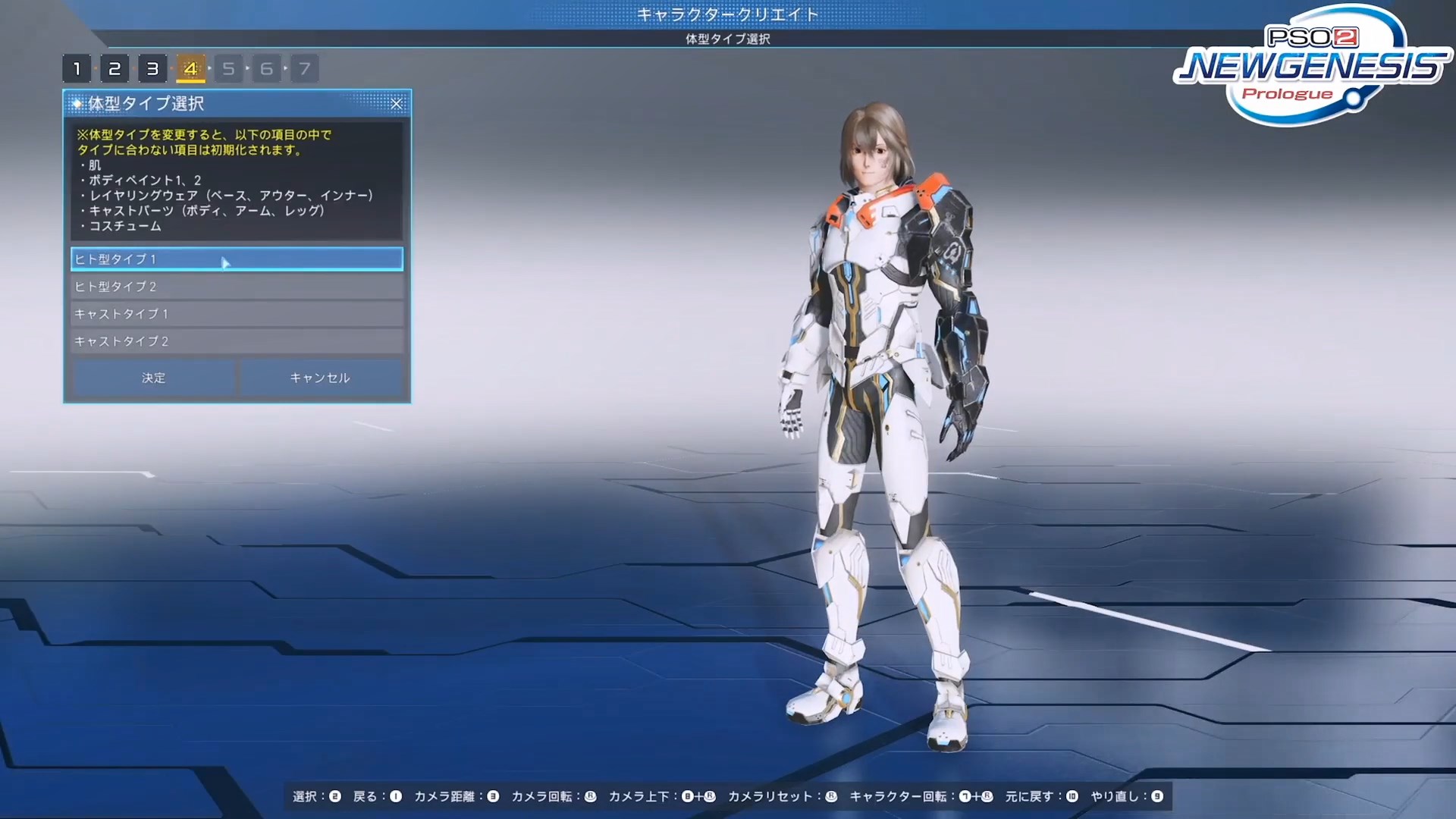Select the ヒト型タイプ2 option

click(x=236, y=286)
